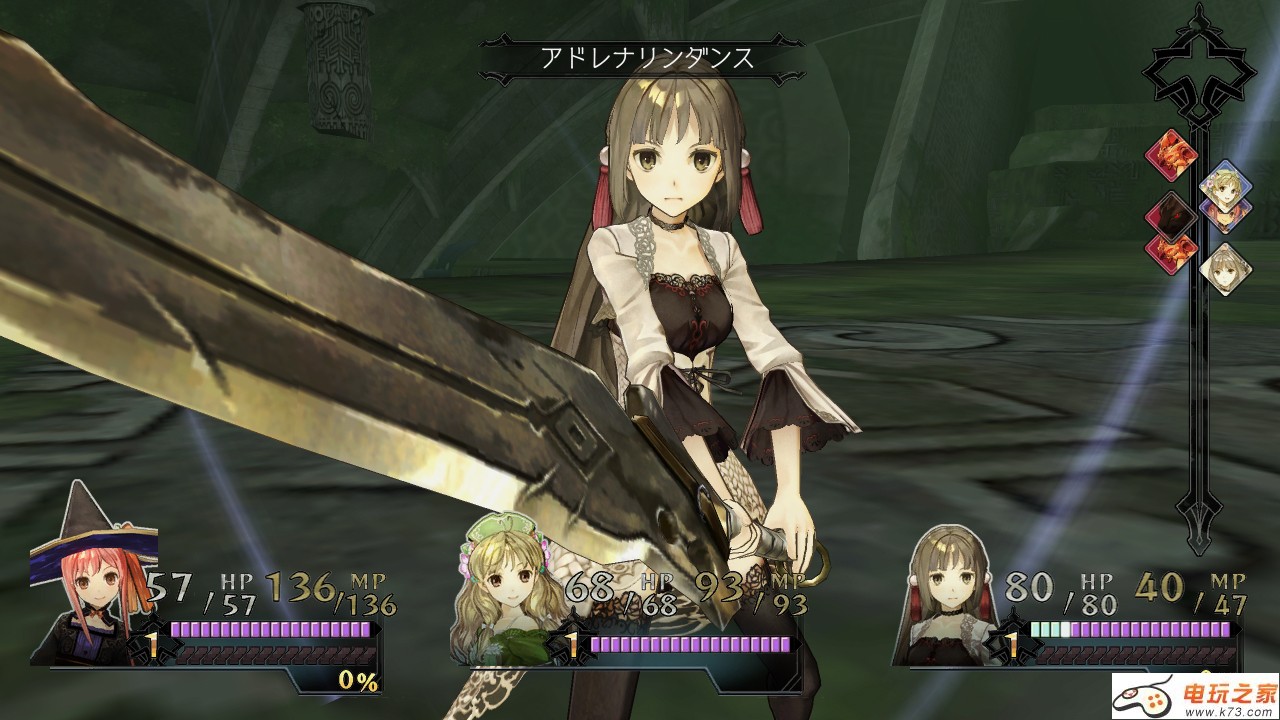Image resolution: width=1280 pixels, height=720 pixels.
Task: Pick the brown-haired swordswoman's turn-order diamond
Action: point(1225,267)
